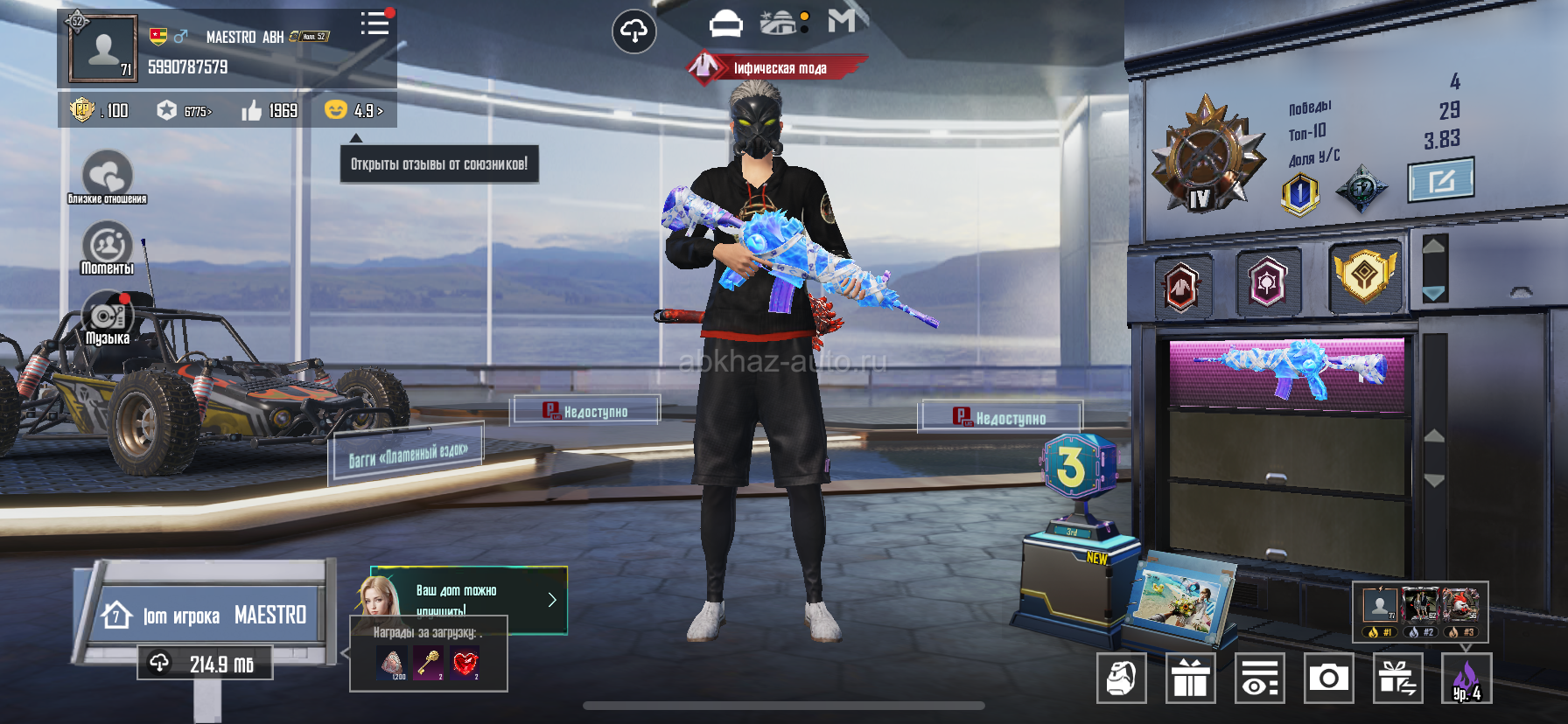Open the backpack inventory icon
This screenshot has height=724, width=1568.
tap(1121, 678)
